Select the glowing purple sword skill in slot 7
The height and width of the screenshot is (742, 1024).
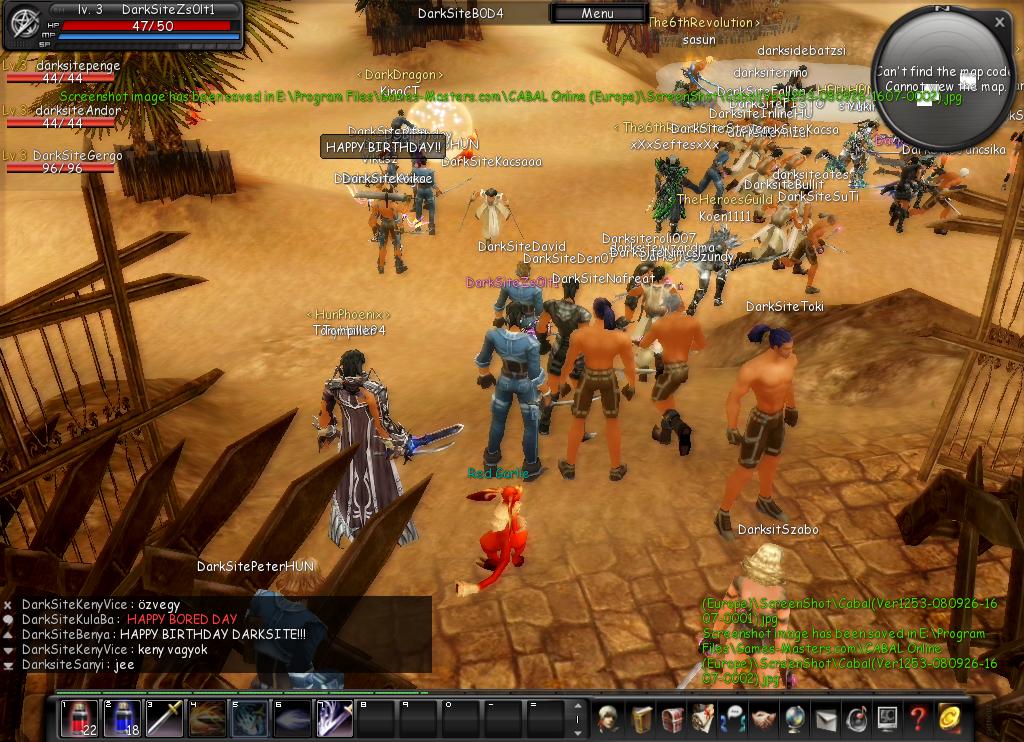click(x=336, y=719)
